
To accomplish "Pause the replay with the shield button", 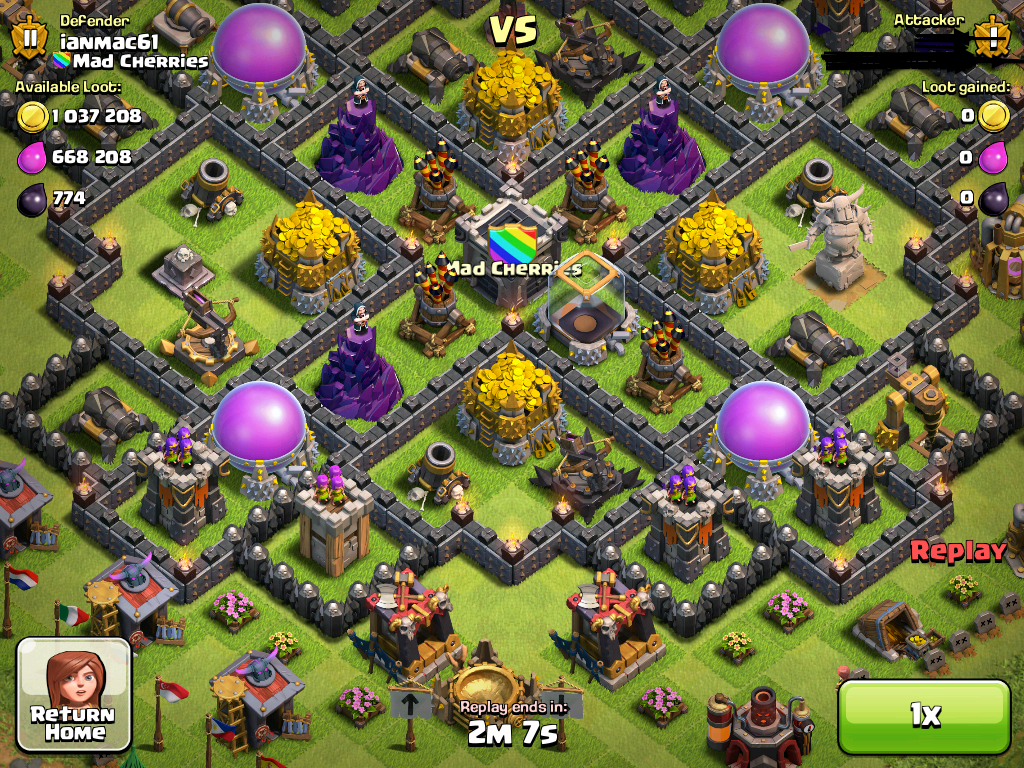I will (x=30, y=38).
